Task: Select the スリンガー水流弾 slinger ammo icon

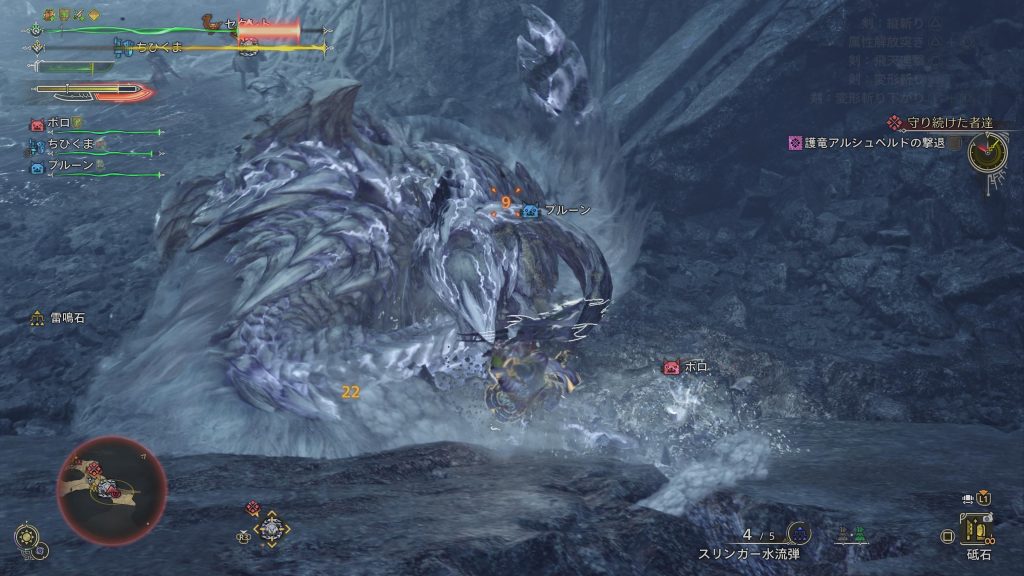Action: click(x=798, y=533)
